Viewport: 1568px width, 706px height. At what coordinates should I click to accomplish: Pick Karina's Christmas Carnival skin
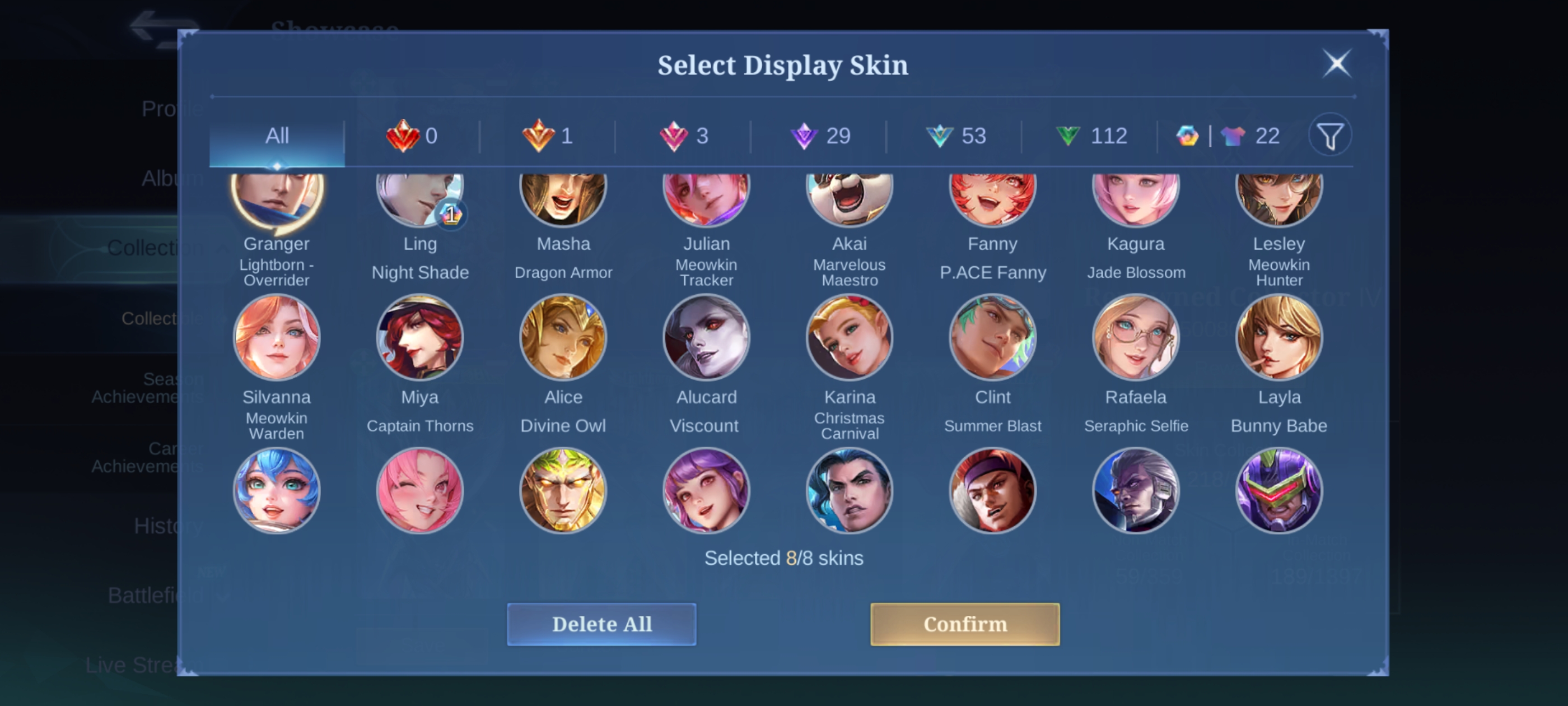(850, 337)
